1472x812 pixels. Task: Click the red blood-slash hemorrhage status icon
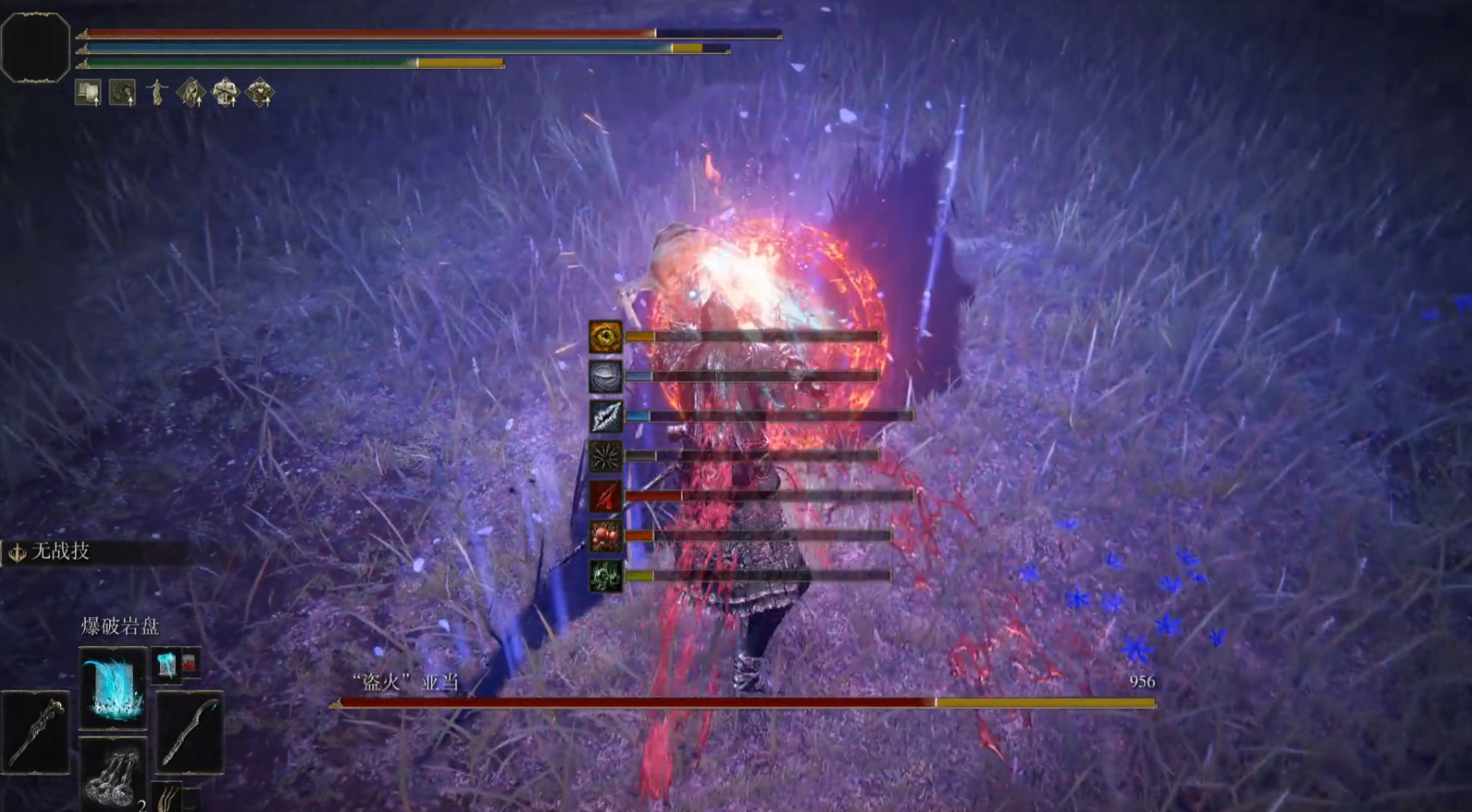tap(605, 496)
